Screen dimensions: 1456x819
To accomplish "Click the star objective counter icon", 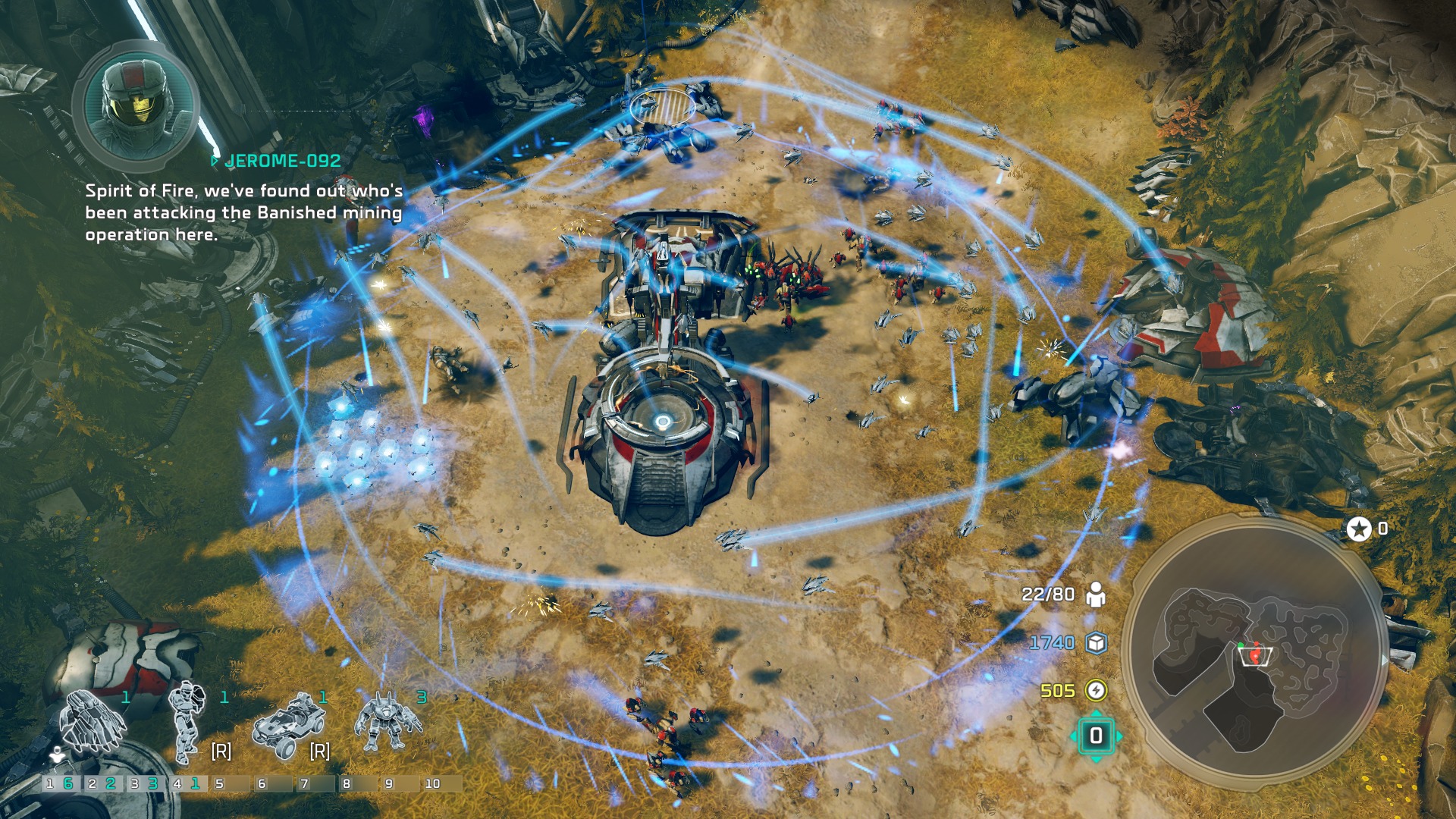I will click(x=1358, y=529).
